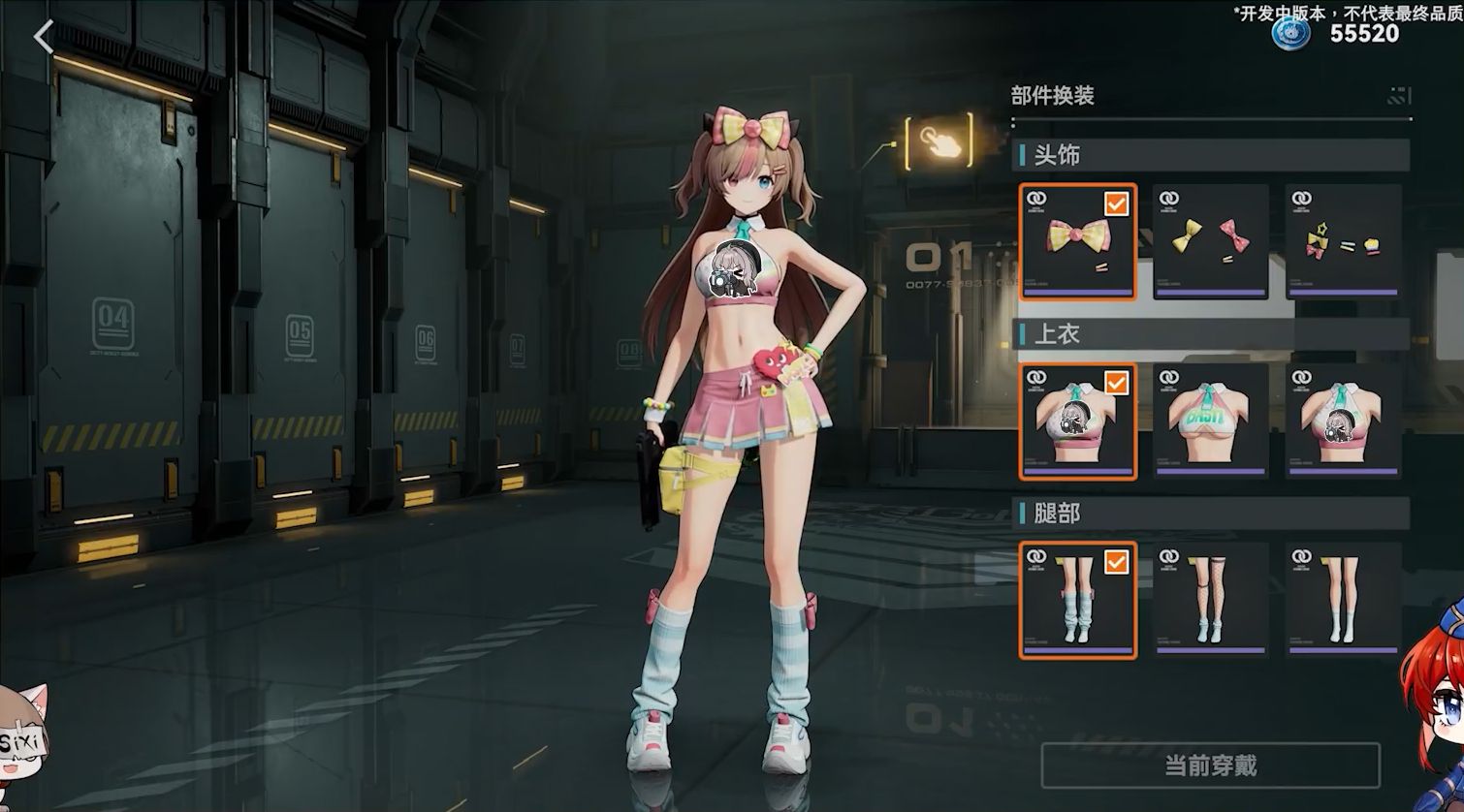Select the striped leg warmers option
This screenshot has height=812, width=1464.
pos(1077,600)
